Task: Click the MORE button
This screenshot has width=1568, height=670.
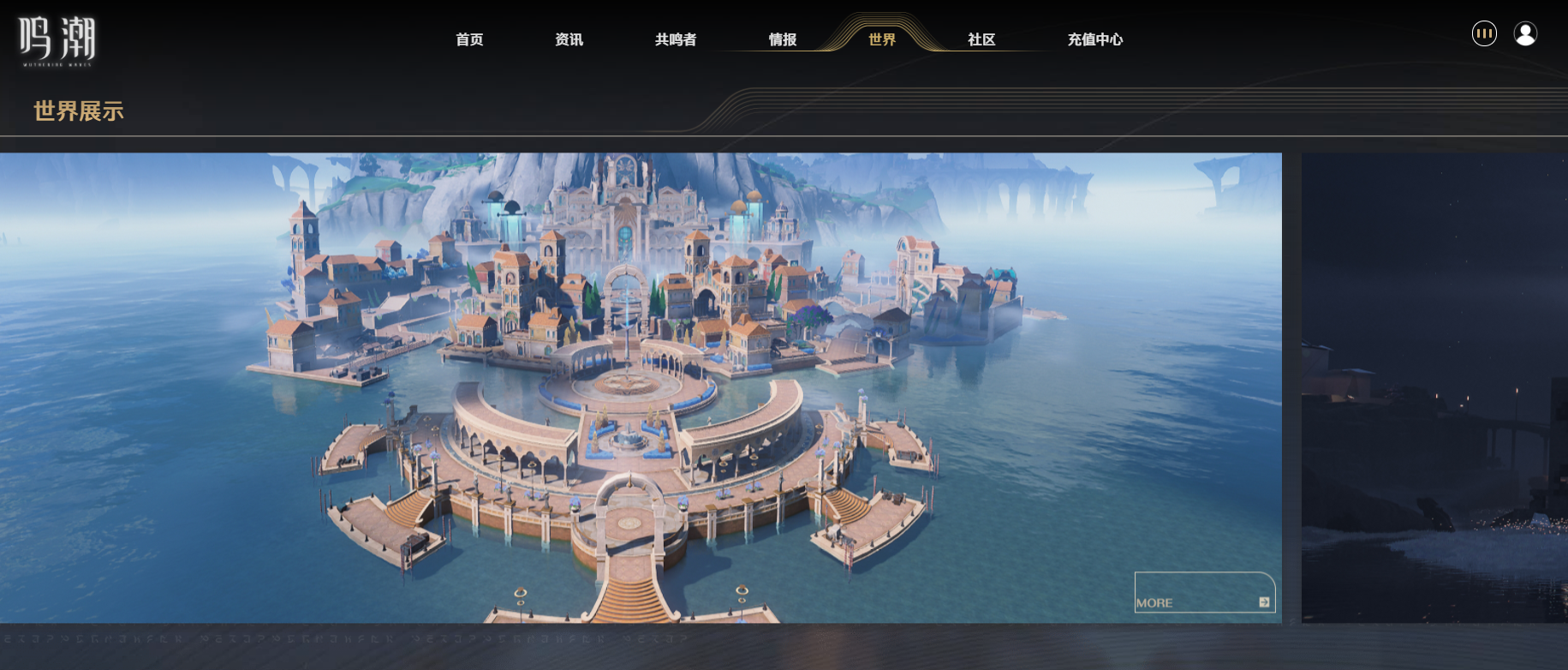Action: click(x=1204, y=593)
